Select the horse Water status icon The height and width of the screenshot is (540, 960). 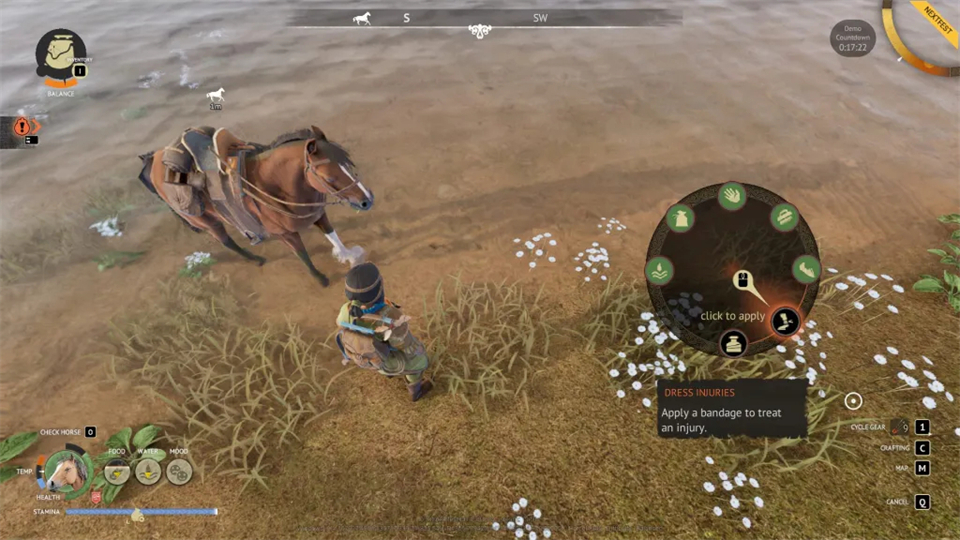pyautogui.click(x=148, y=471)
